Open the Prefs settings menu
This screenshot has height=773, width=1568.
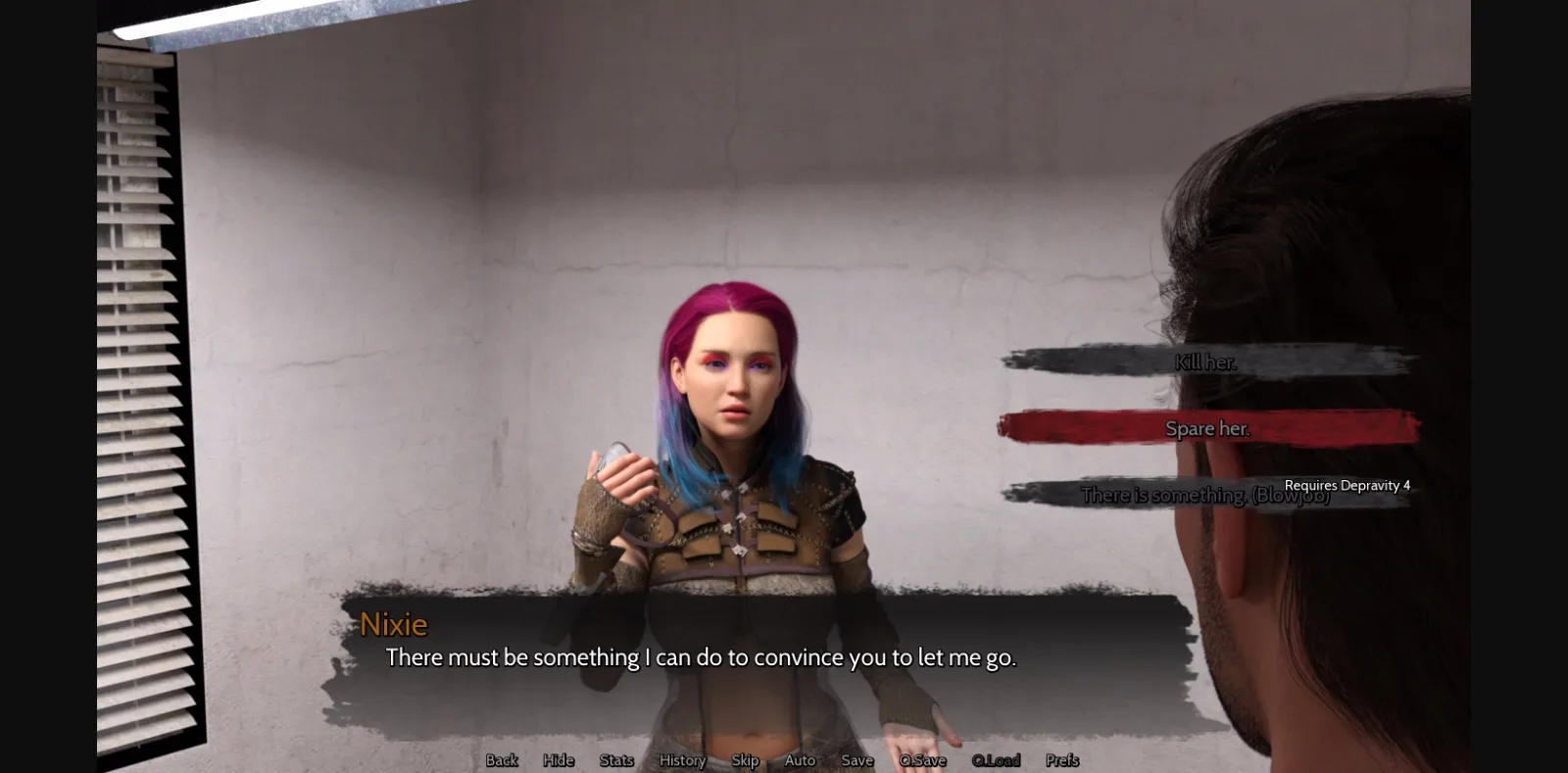coord(1061,760)
